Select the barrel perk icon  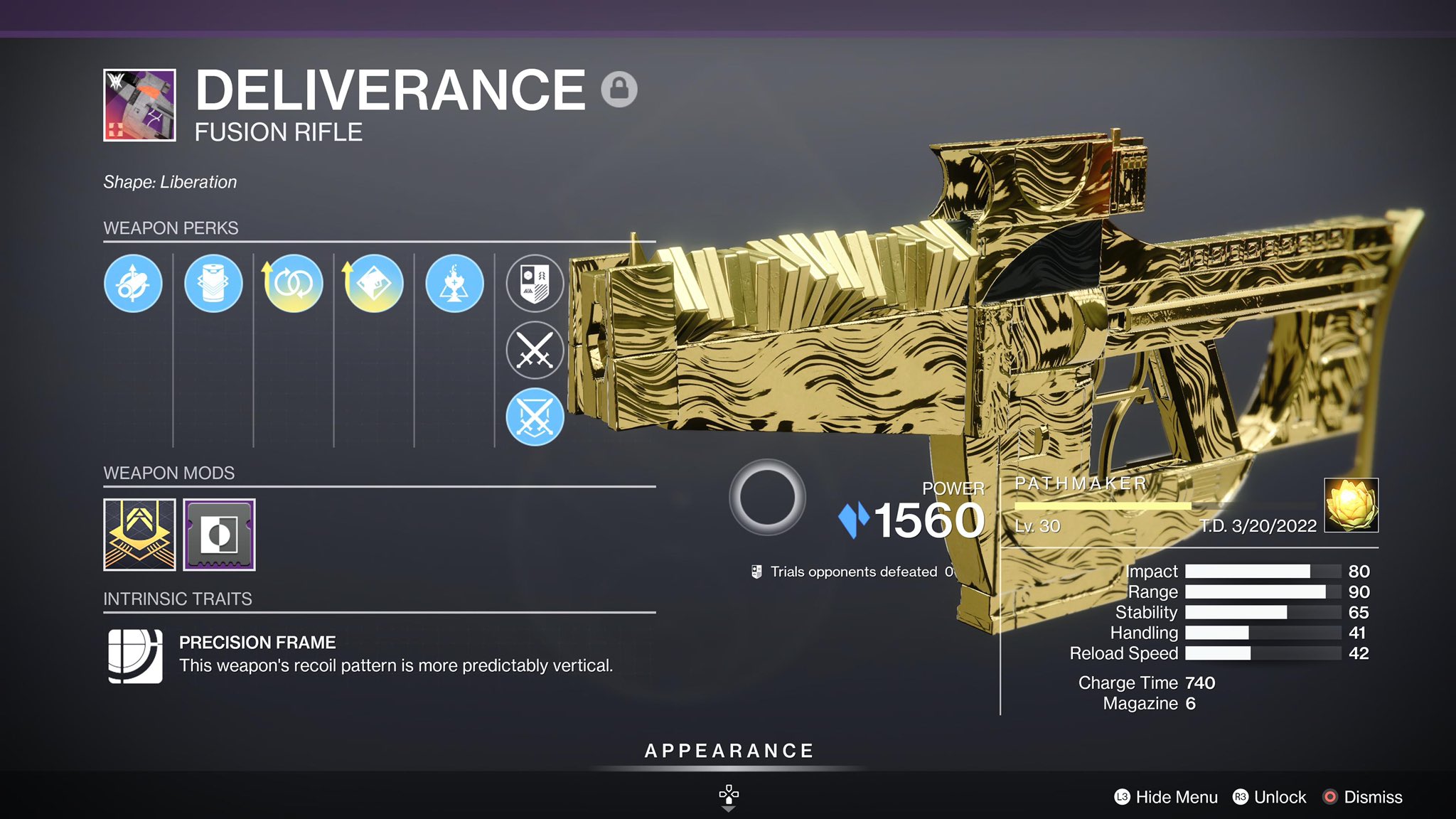(134, 283)
